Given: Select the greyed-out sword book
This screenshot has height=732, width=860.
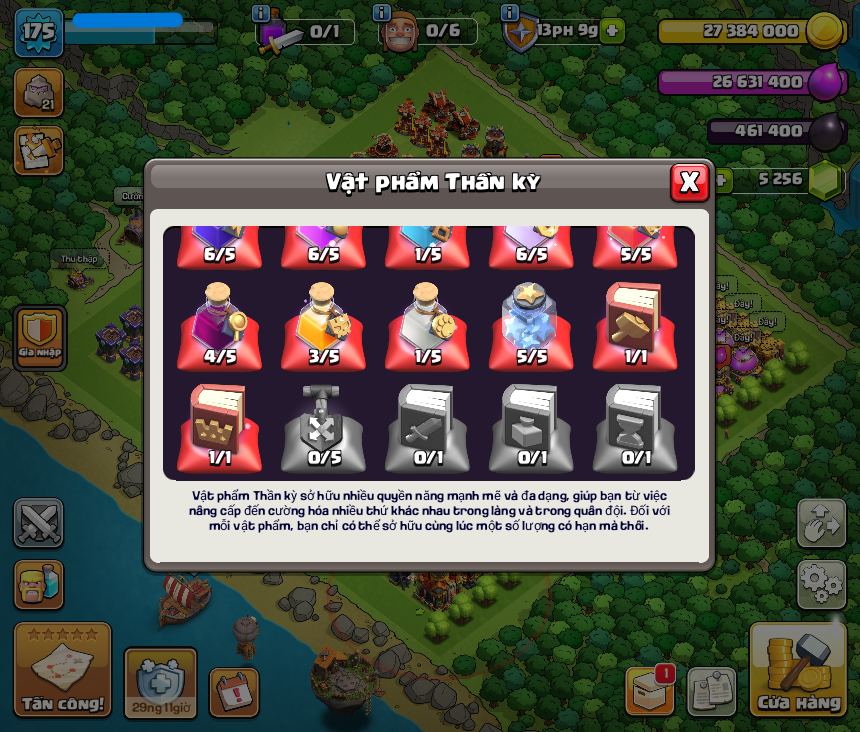Looking at the screenshot, I should click(x=428, y=426).
